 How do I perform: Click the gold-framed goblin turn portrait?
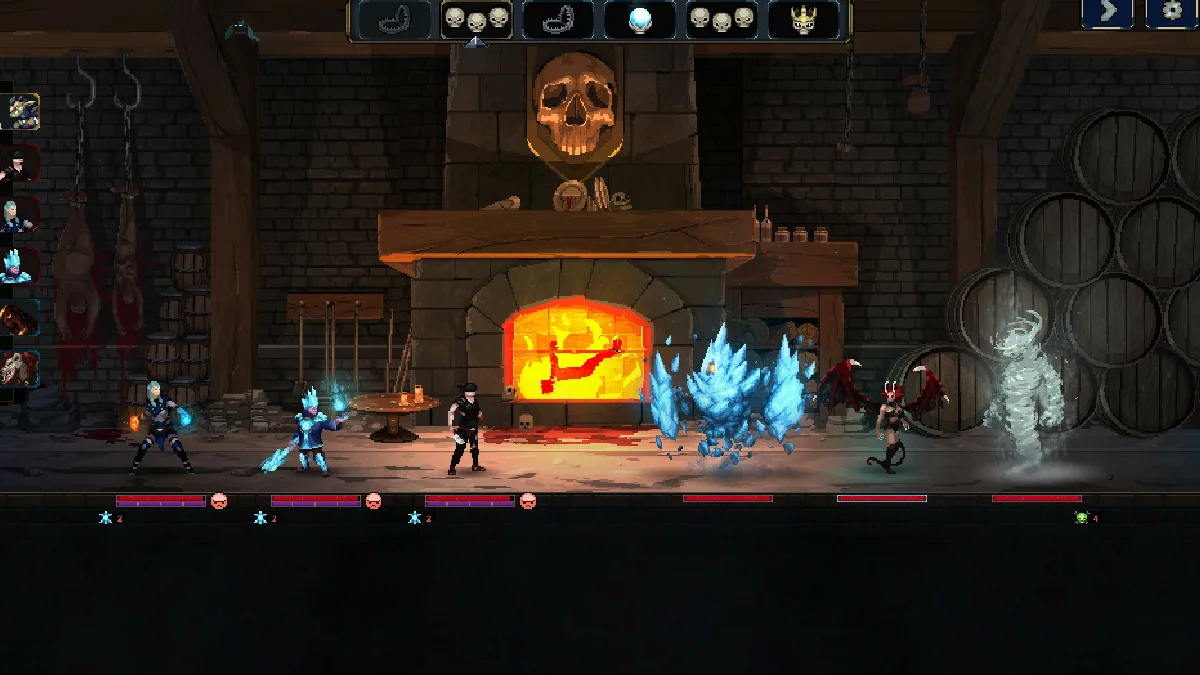click(x=20, y=111)
